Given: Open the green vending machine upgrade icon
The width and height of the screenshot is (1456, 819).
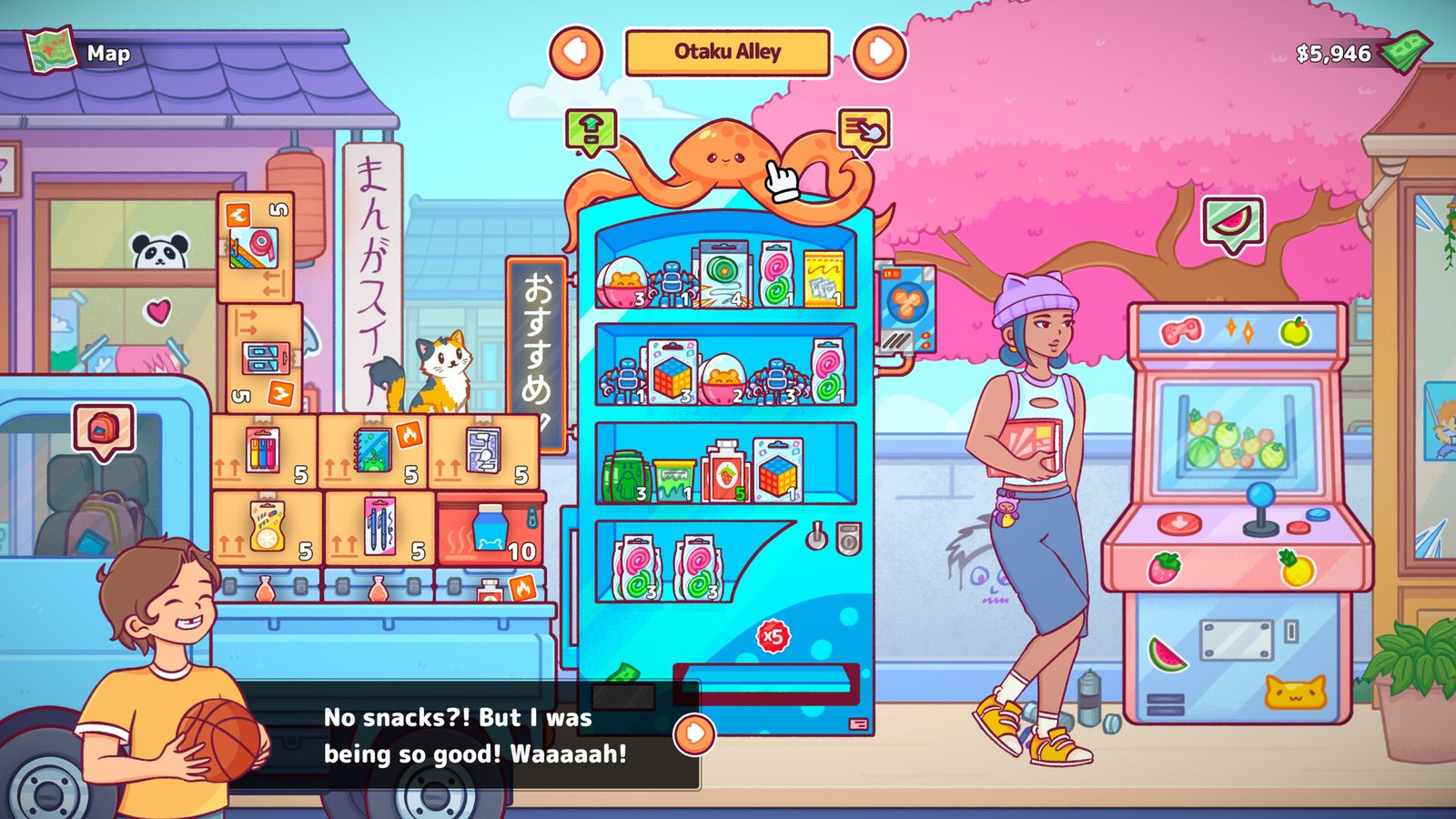Looking at the screenshot, I should coord(591,130).
